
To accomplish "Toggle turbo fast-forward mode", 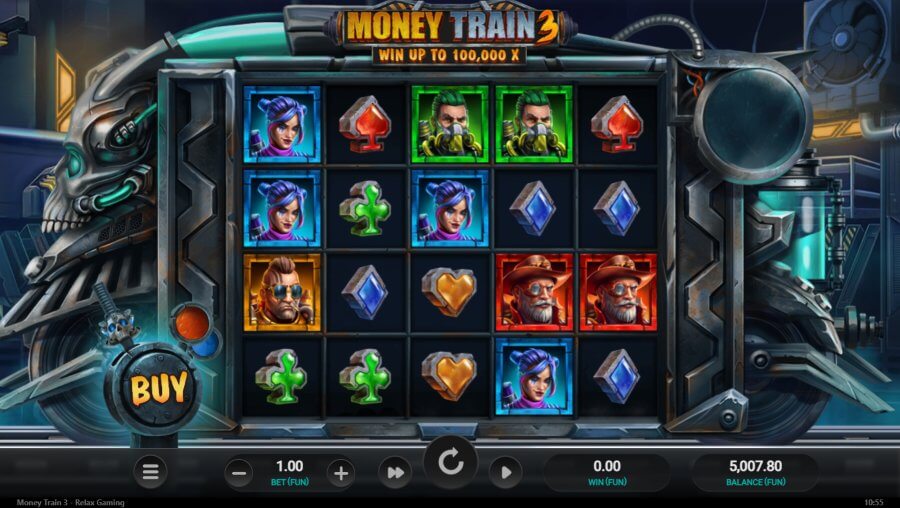I will point(394,473).
